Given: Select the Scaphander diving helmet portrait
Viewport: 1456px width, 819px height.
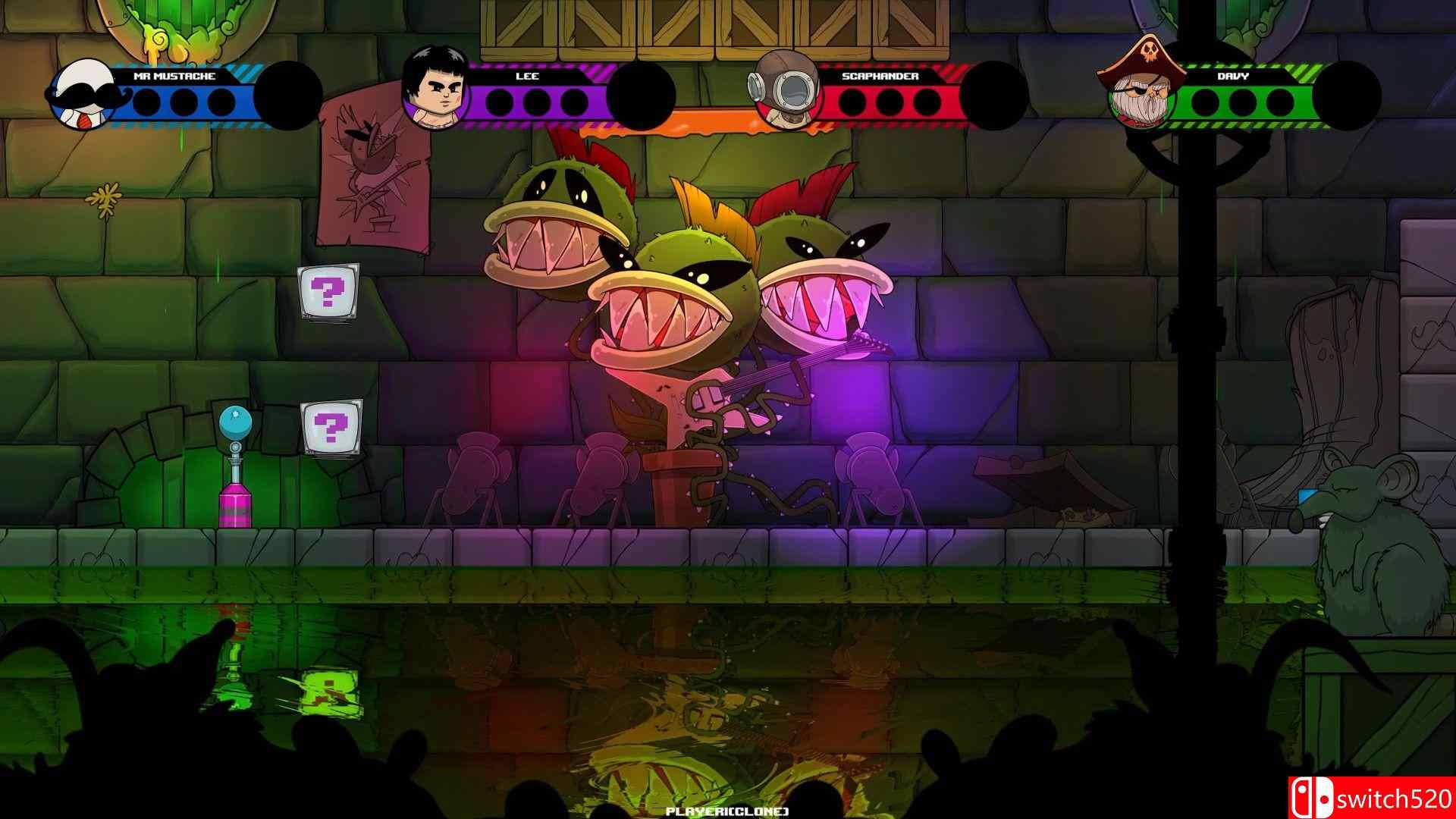Looking at the screenshot, I should [x=785, y=85].
